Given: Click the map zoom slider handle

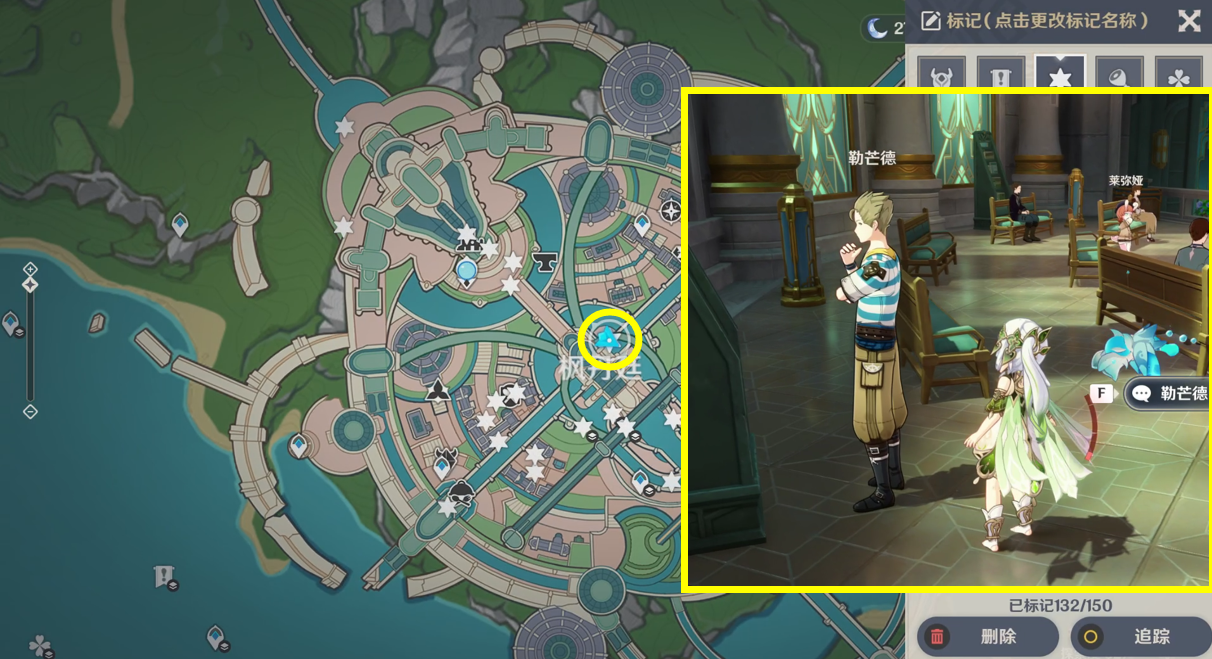Looking at the screenshot, I should click(30, 285).
